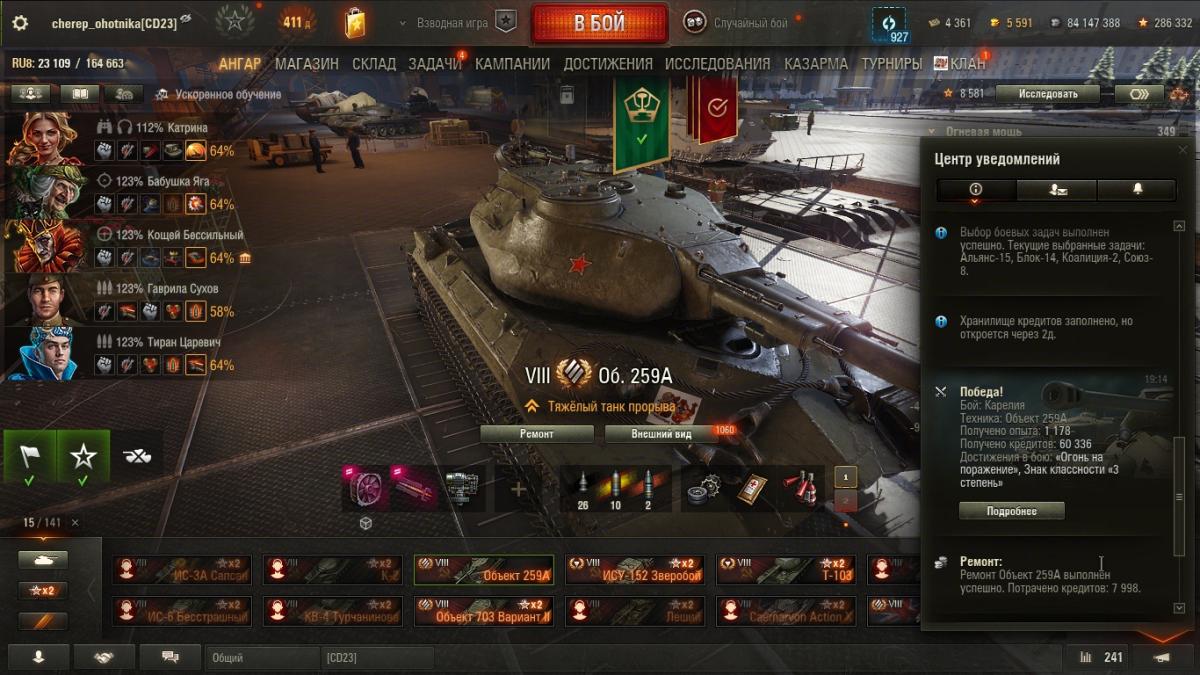Choose the Объект 703 Вариант II tank

coord(483,611)
